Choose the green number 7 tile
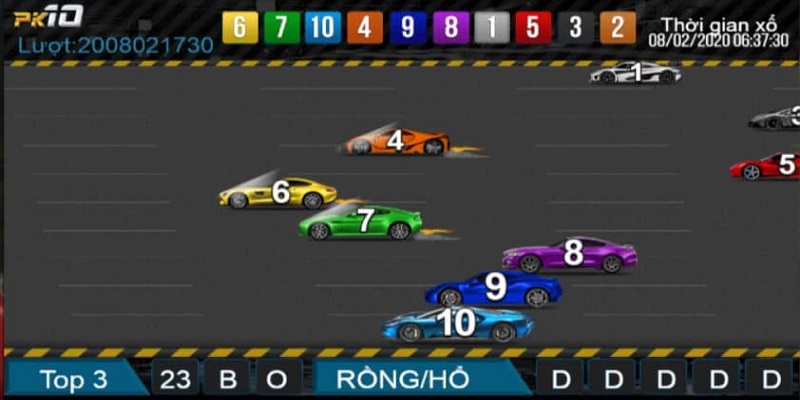This screenshot has width=800, height=400. [281, 27]
